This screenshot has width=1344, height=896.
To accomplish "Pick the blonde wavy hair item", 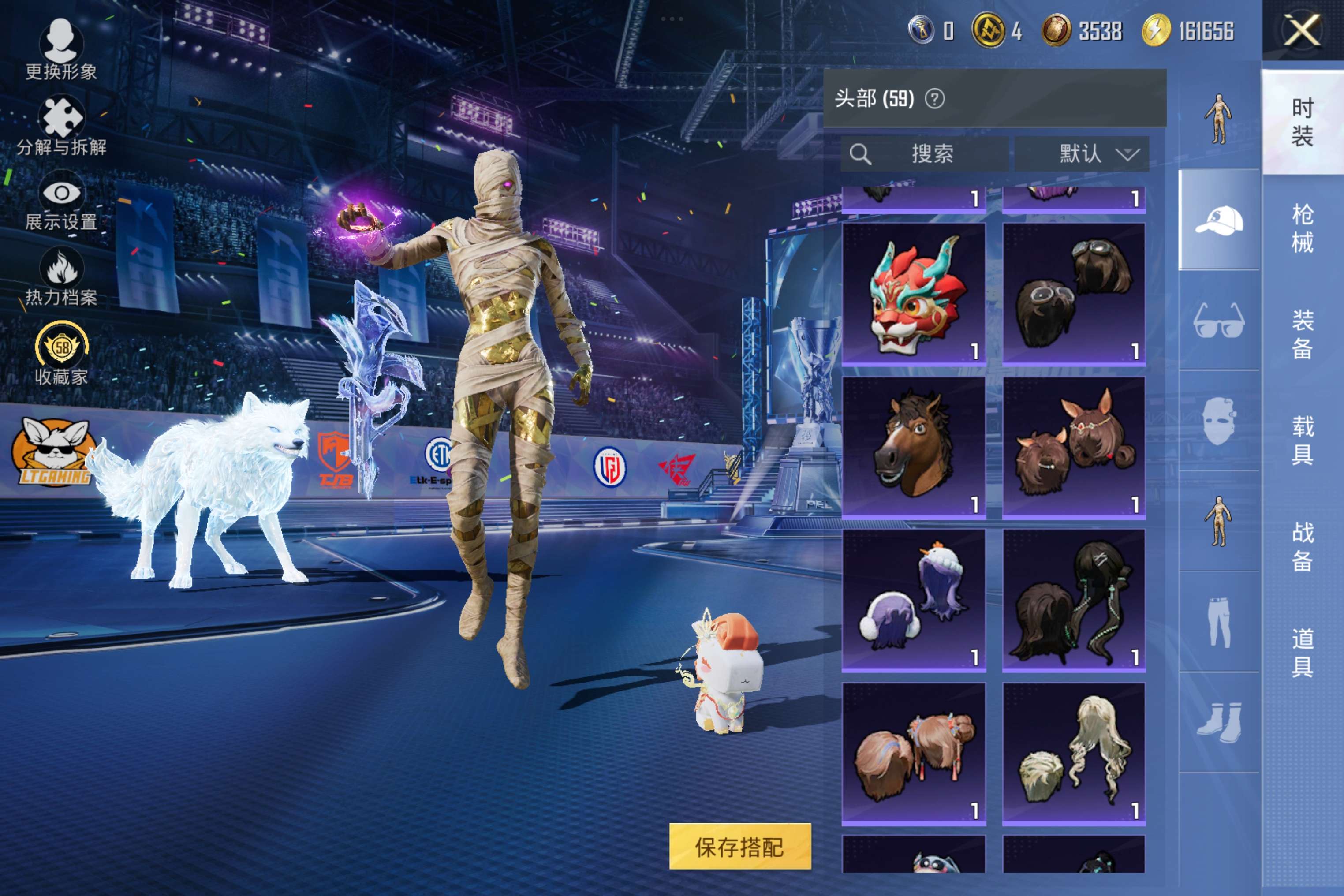I will click(1074, 753).
